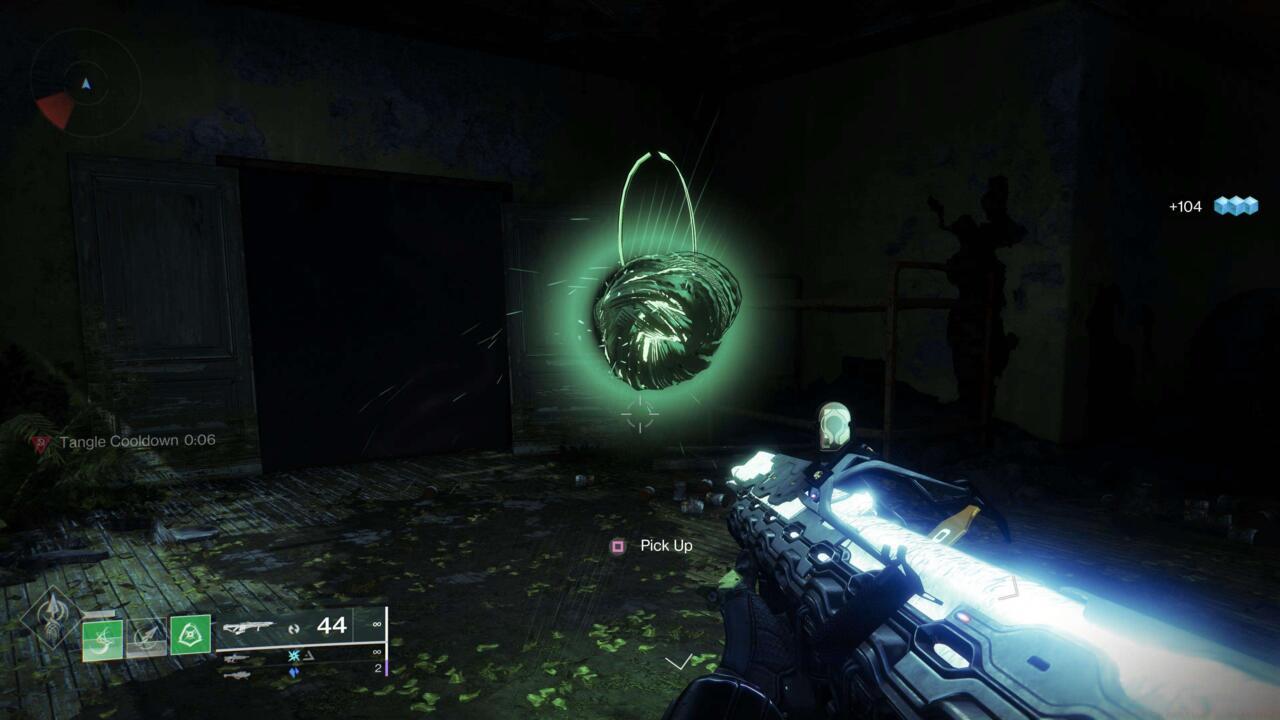Click the blue Glimmer cubes icon
The width and height of the screenshot is (1280, 720).
pyautogui.click(x=1235, y=205)
